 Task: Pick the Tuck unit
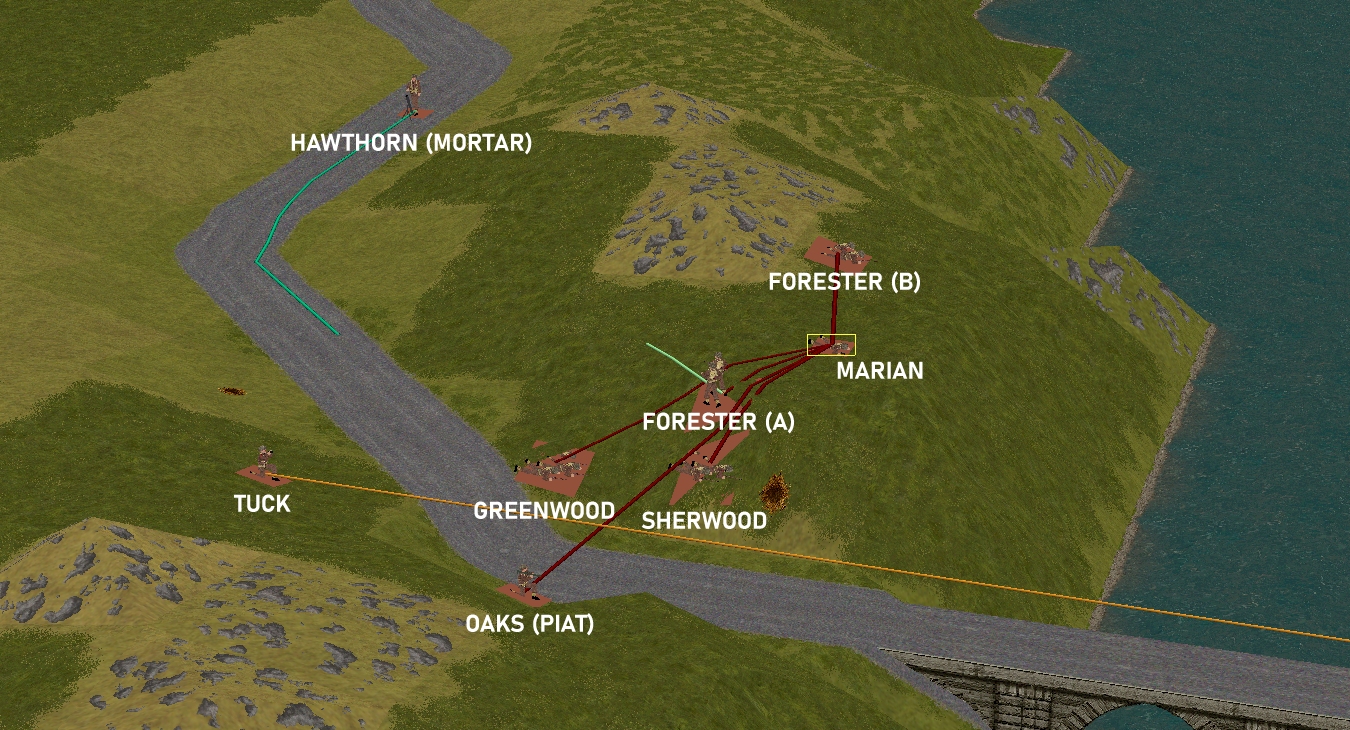coord(263,462)
